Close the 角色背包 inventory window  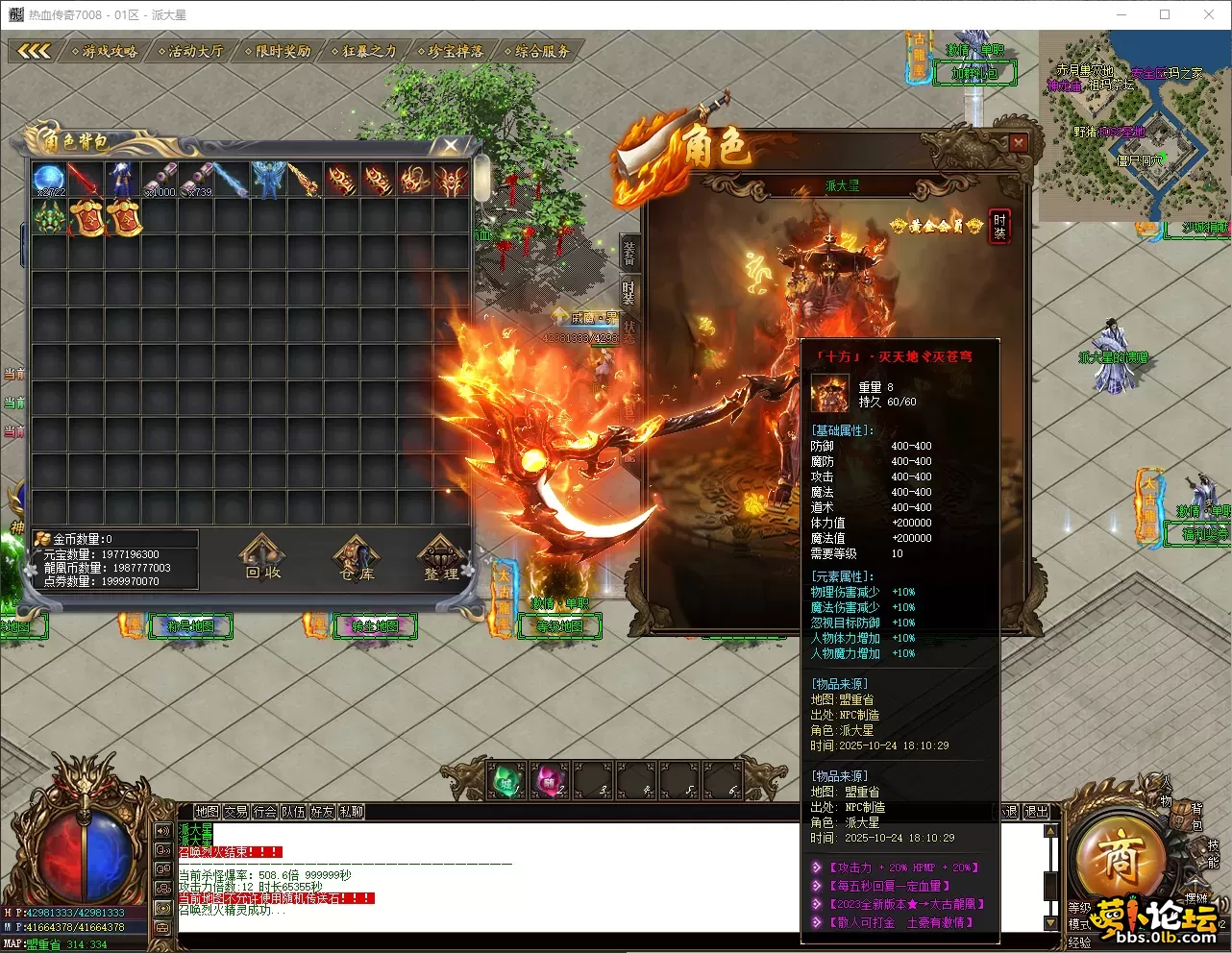(451, 145)
